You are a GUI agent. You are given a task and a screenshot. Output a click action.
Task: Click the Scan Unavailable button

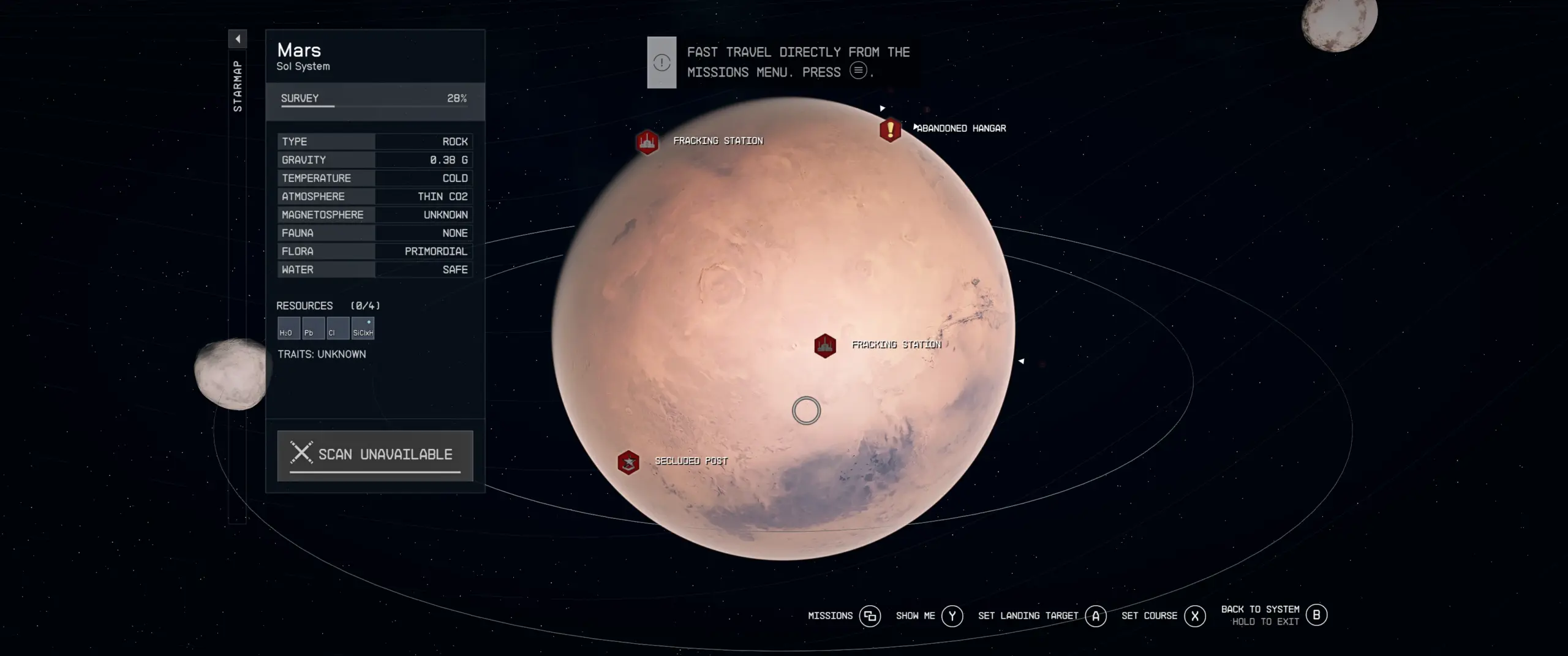point(375,455)
